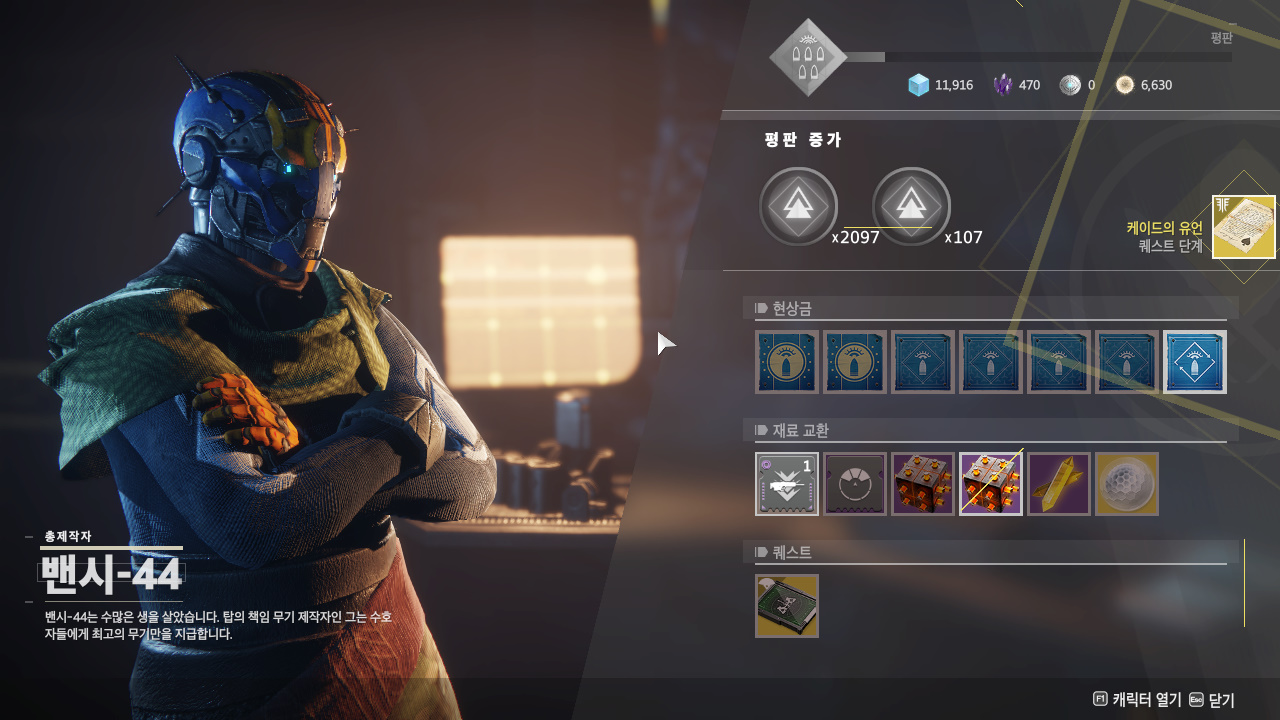Image resolution: width=1280 pixels, height=720 pixels.
Task: Buy the weapon mod marked with 1
Action: [787, 484]
